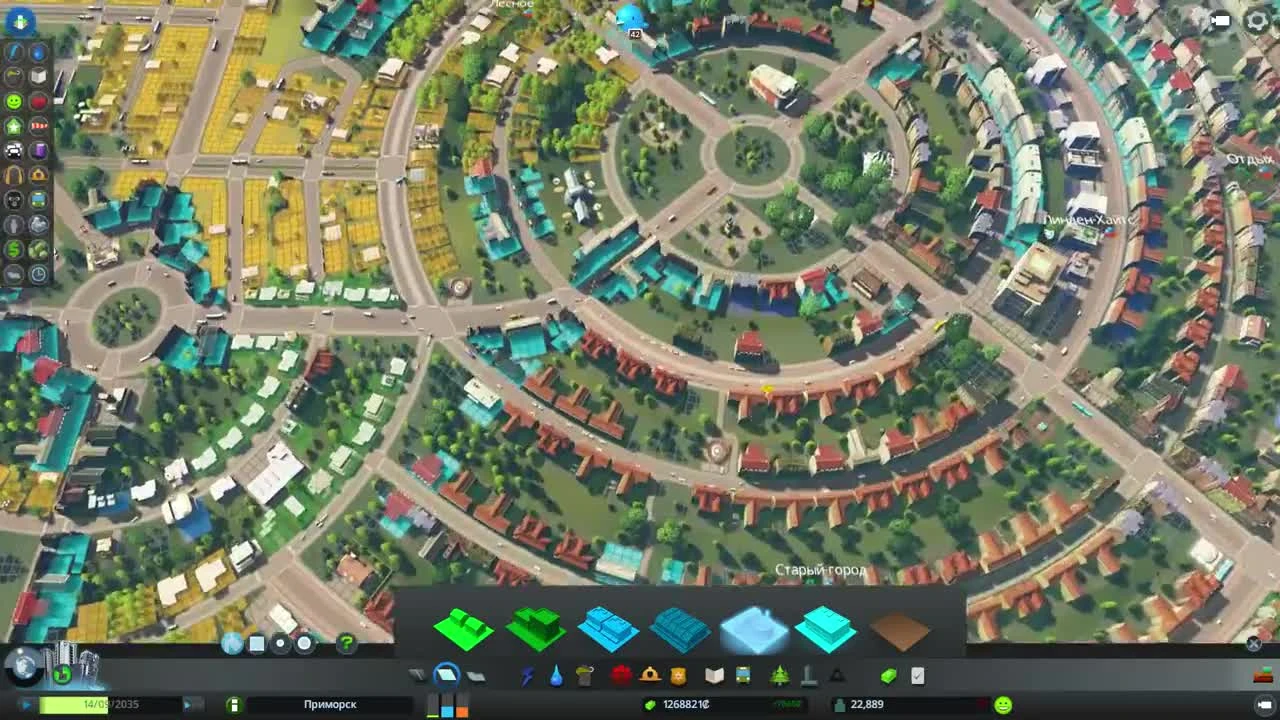
Task: Open the garbage services menu
Action: [x=584, y=674]
